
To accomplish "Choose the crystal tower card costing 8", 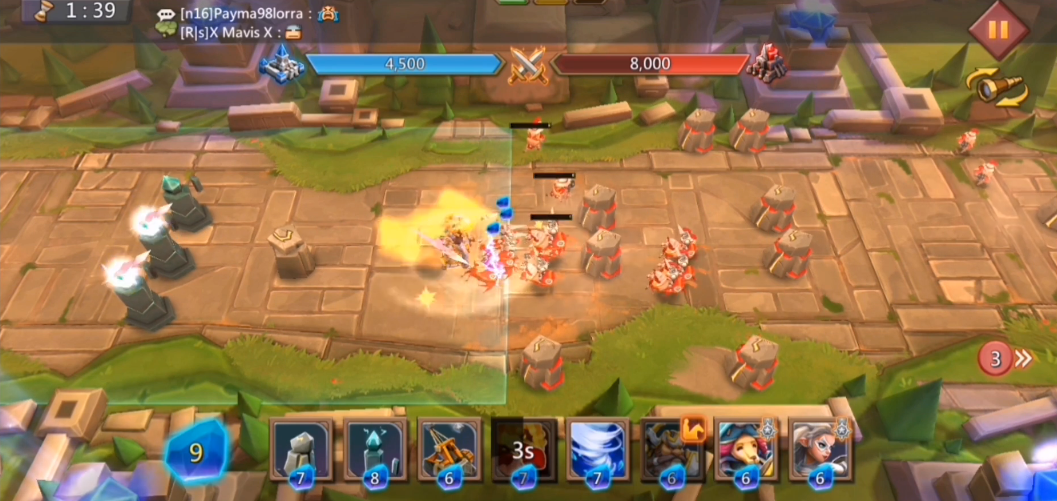I will click(374, 450).
